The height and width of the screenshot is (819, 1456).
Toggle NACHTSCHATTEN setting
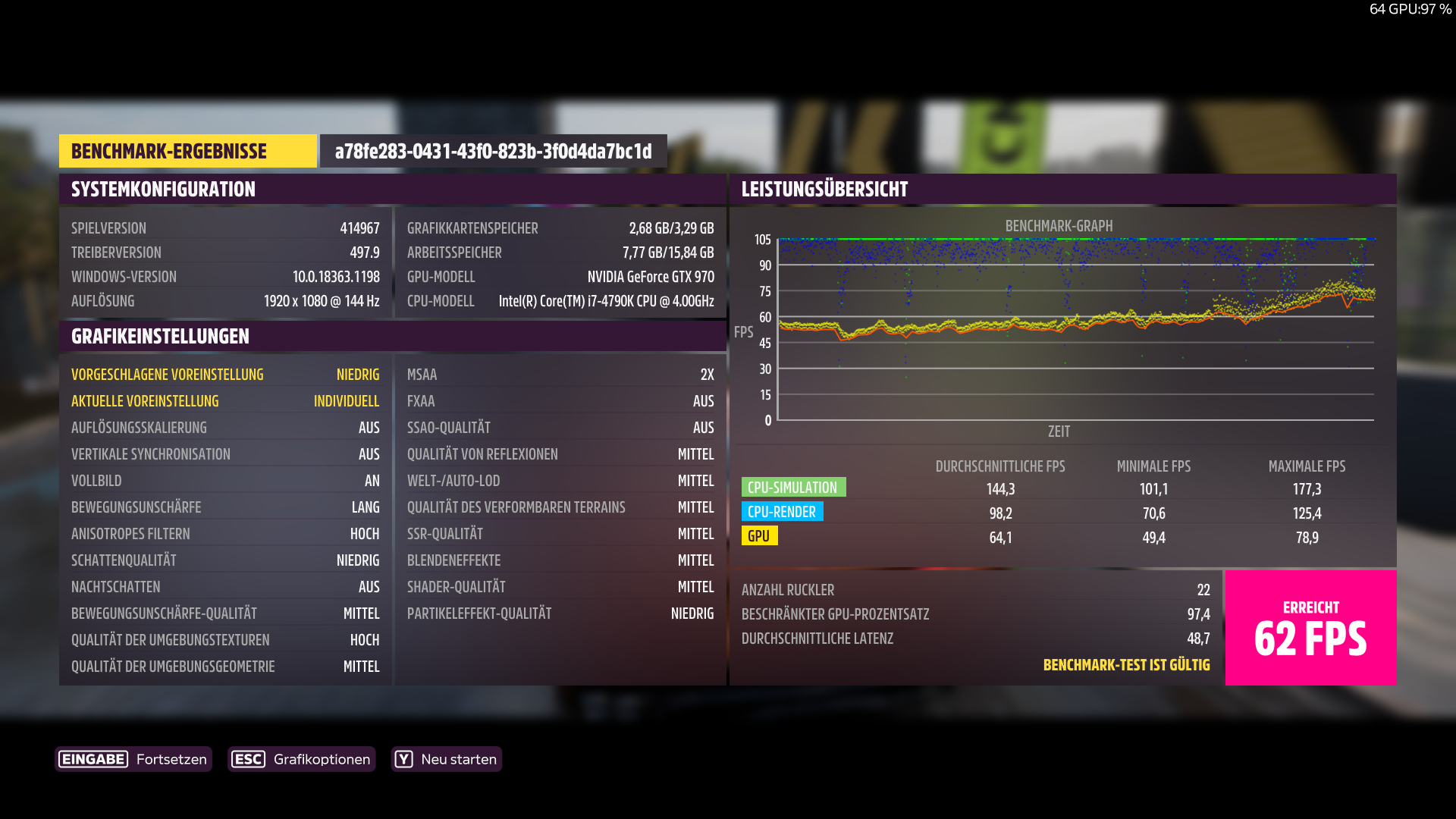click(225, 586)
